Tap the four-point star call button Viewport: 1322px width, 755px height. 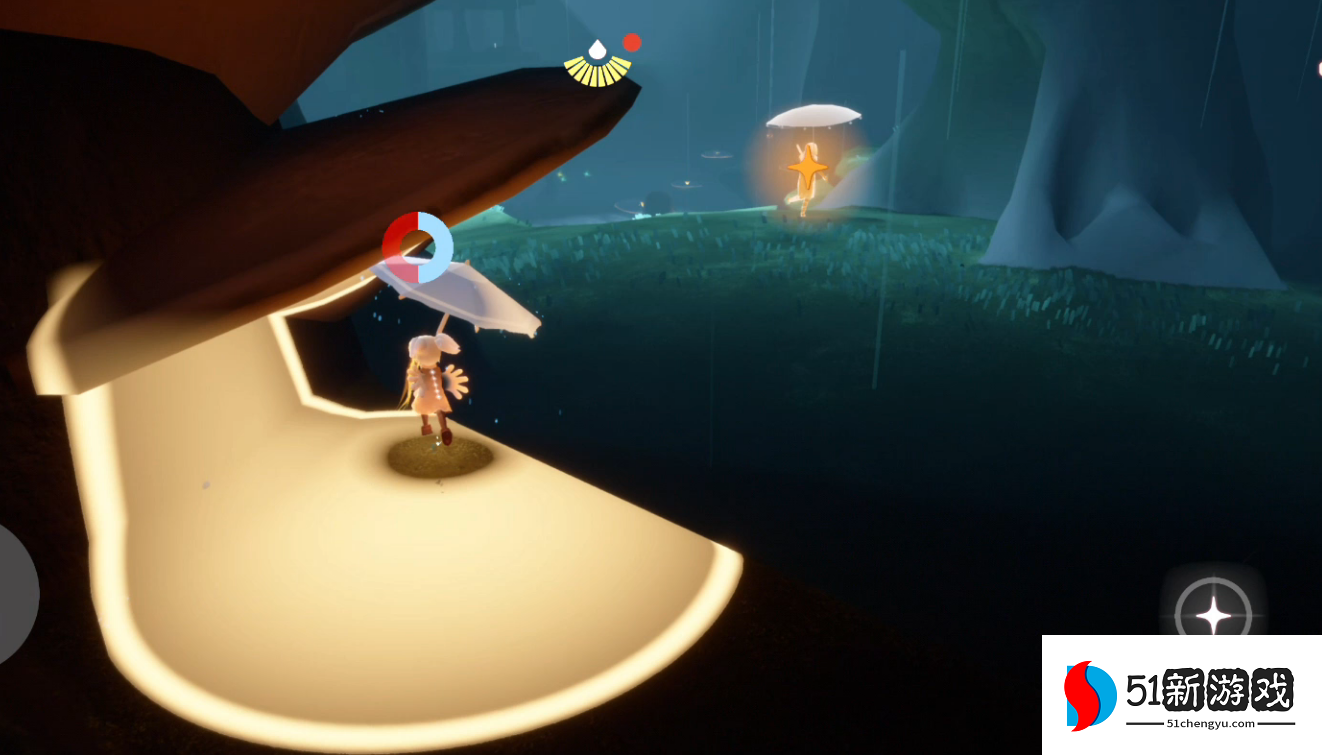pyautogui.click(x=1213, y=612)
